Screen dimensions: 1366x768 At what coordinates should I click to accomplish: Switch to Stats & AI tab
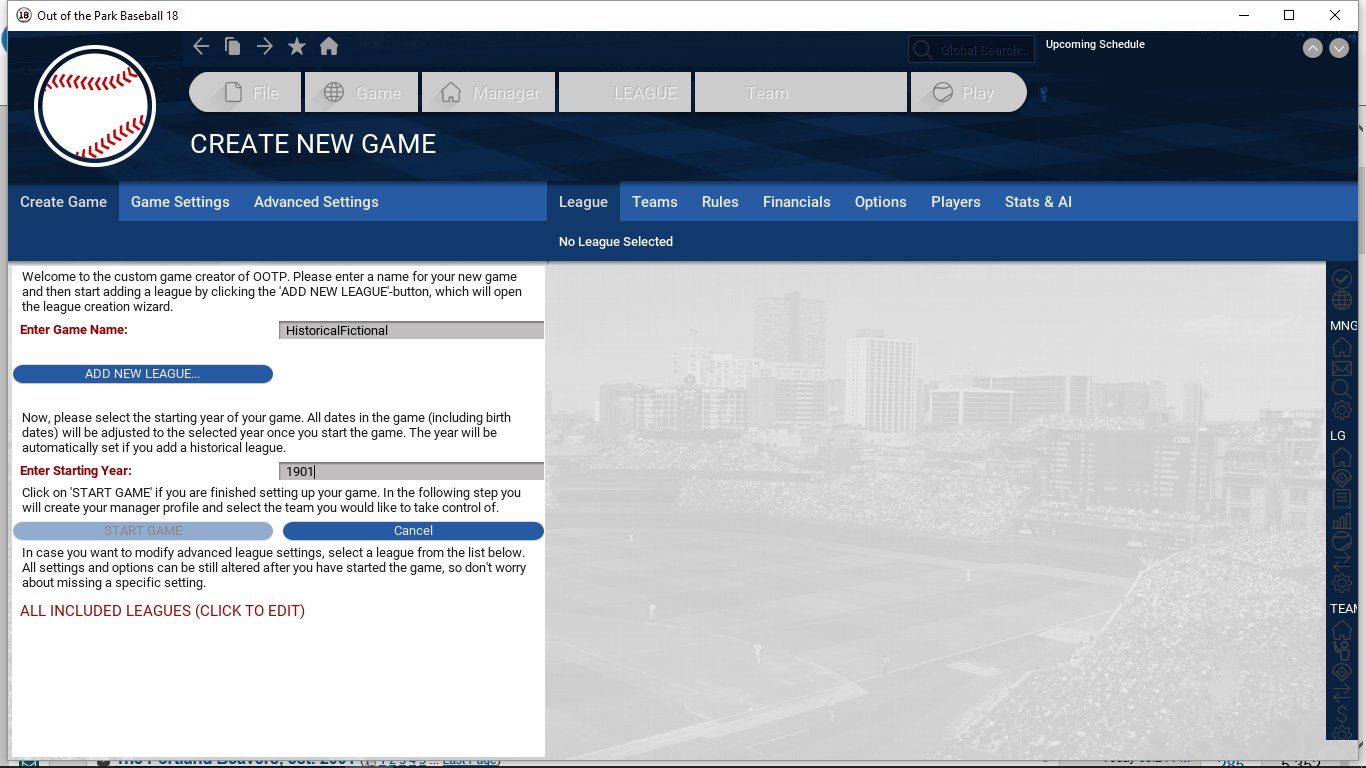1038,202
